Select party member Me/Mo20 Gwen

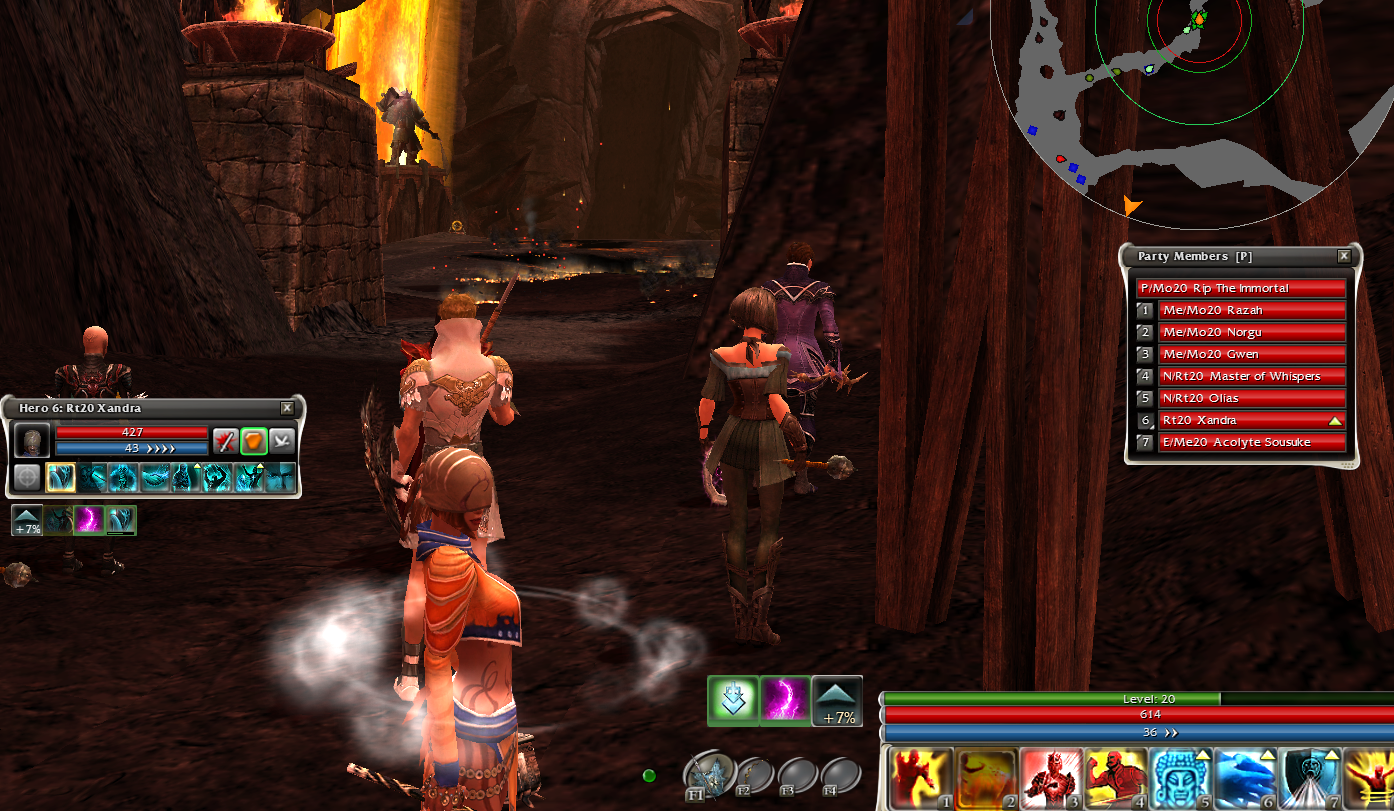pyautogui.click(x=1251, y=354)
